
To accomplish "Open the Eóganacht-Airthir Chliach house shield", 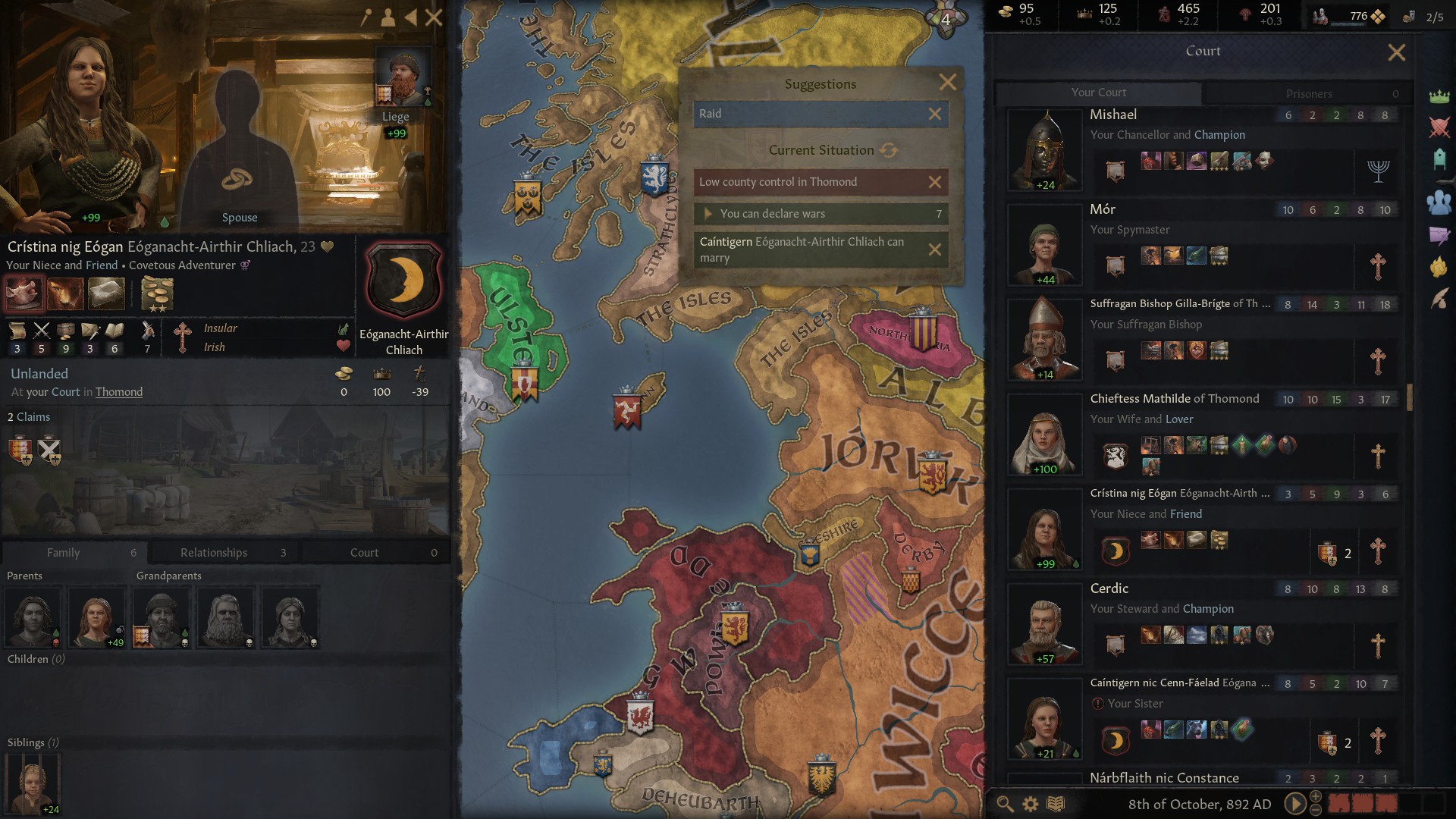I will click(x=403, y=281).
